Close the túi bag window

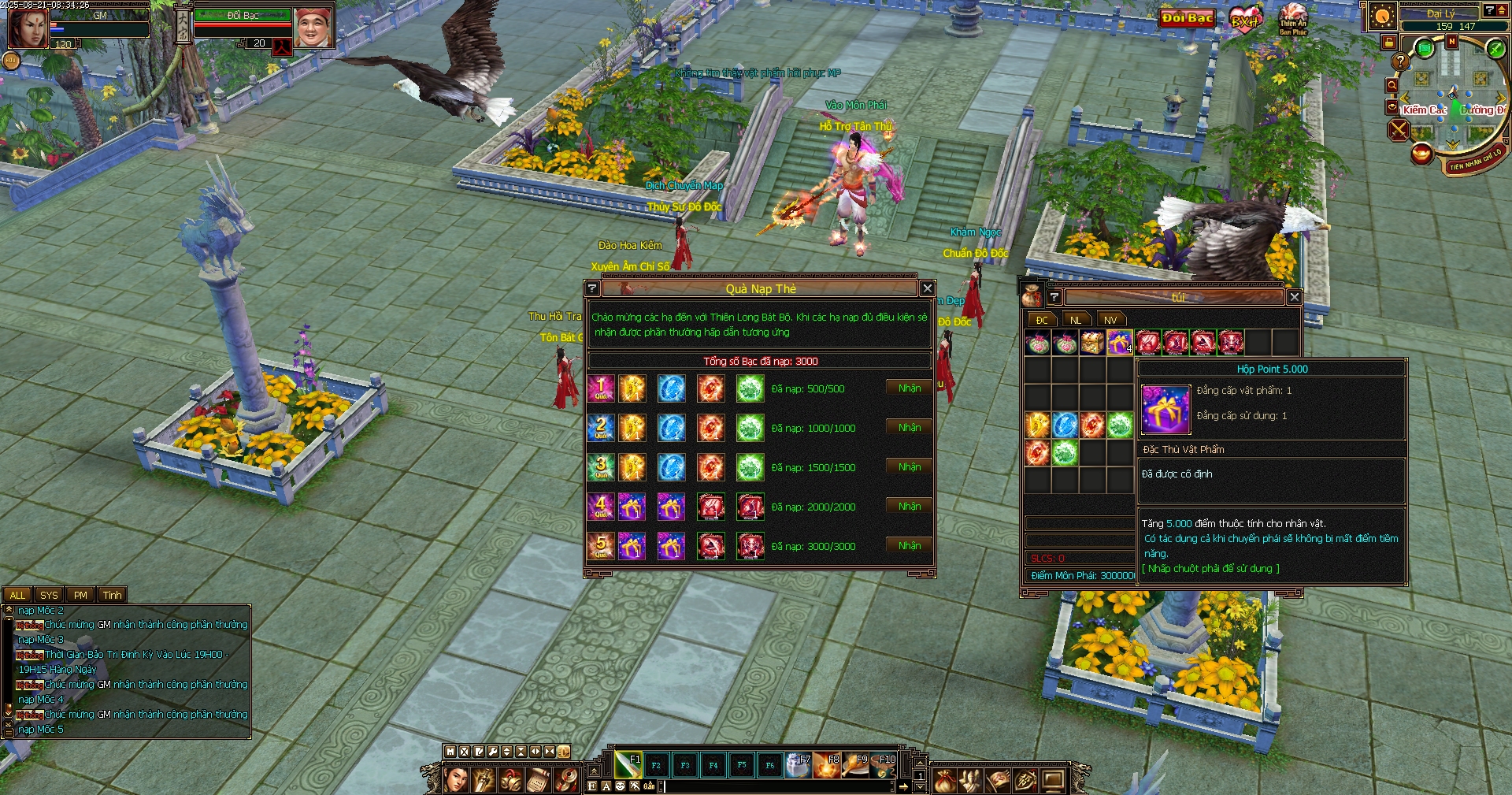[x=1294, y=297]
